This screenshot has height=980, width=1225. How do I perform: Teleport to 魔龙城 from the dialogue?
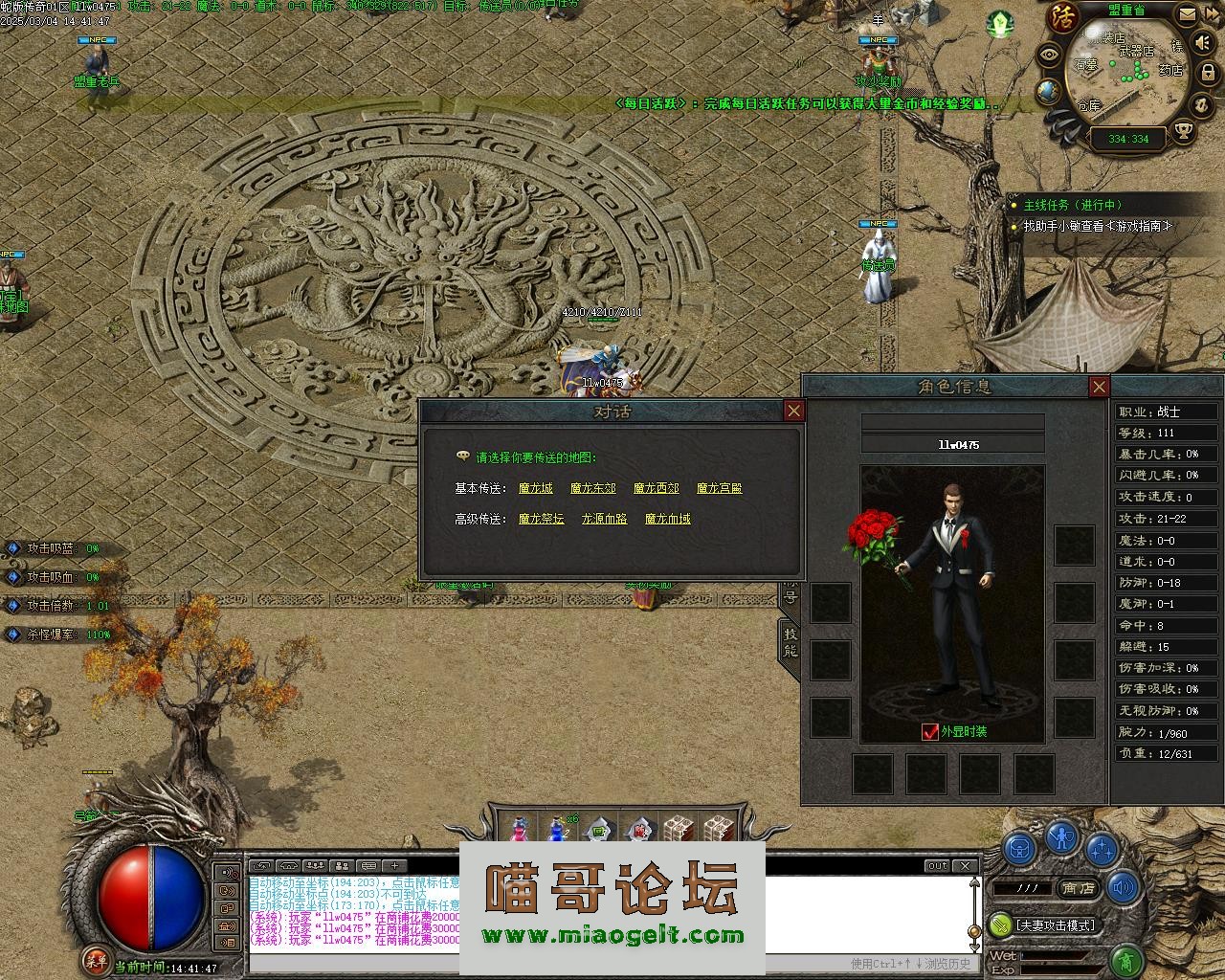pos(536,488)
